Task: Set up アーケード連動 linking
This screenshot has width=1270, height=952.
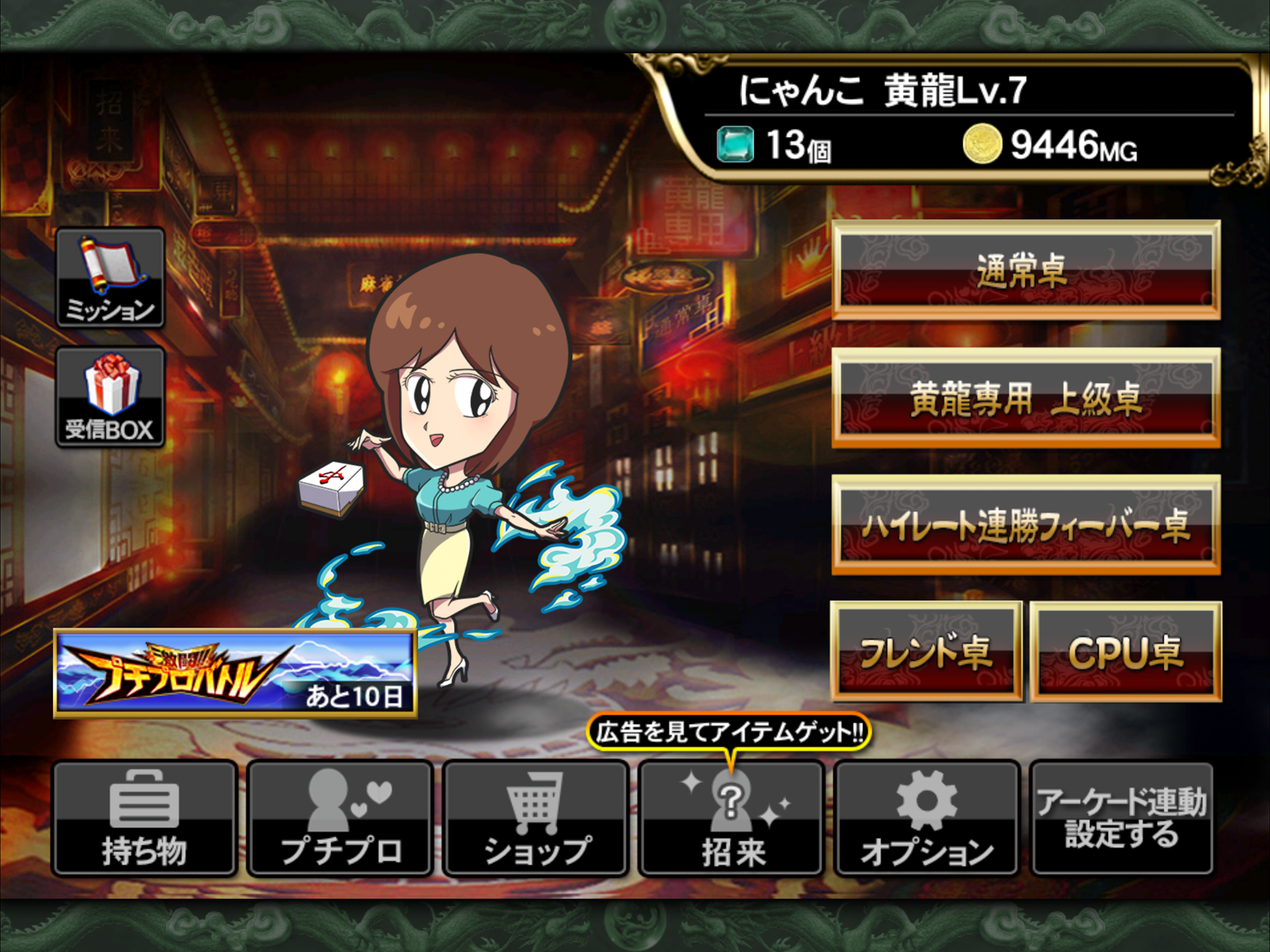Action: (x=1122, y=818)
